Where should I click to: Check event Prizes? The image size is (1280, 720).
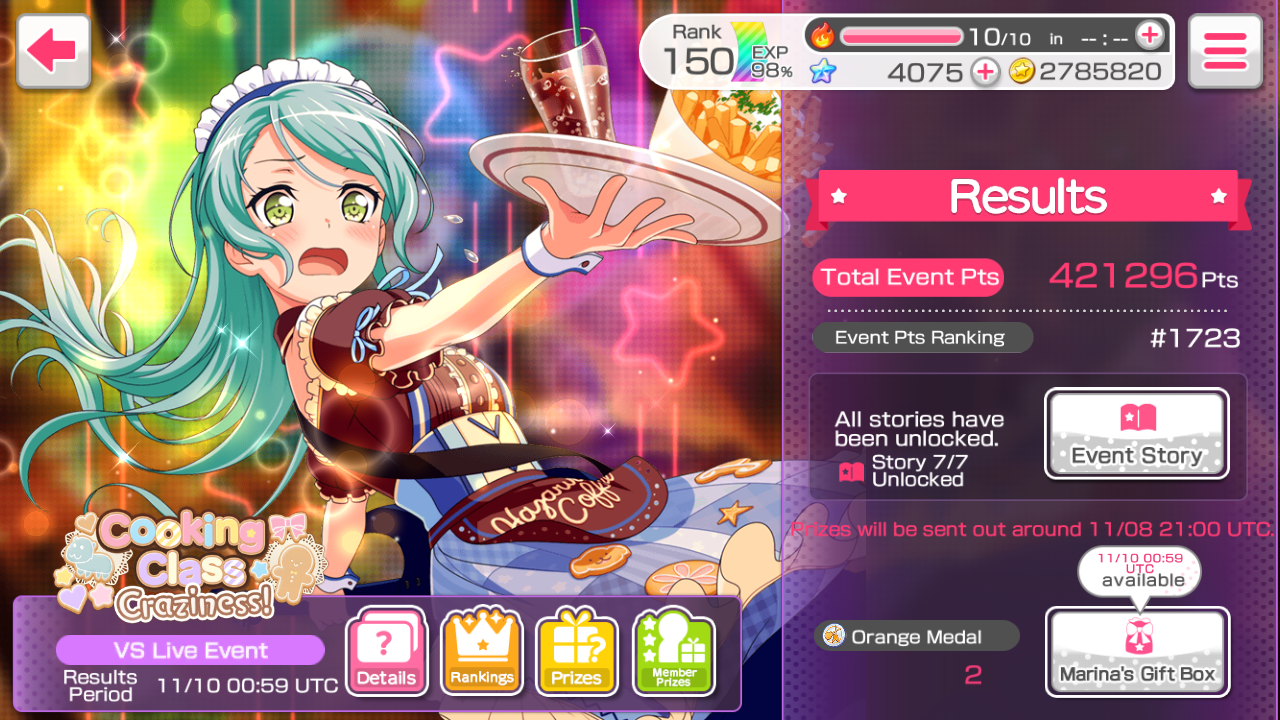point(577,653)
